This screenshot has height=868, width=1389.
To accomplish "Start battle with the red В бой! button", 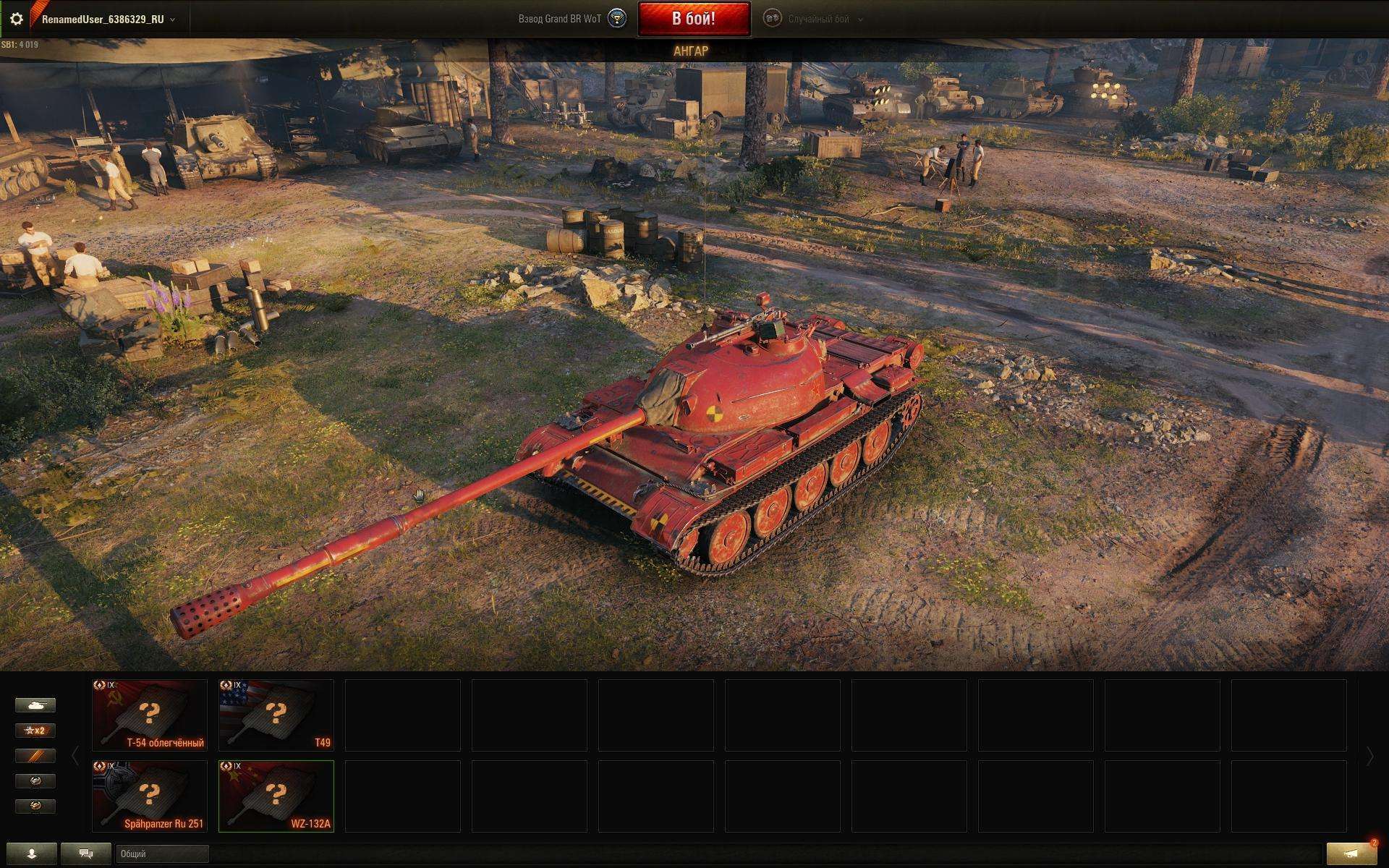I will (694, 19).
